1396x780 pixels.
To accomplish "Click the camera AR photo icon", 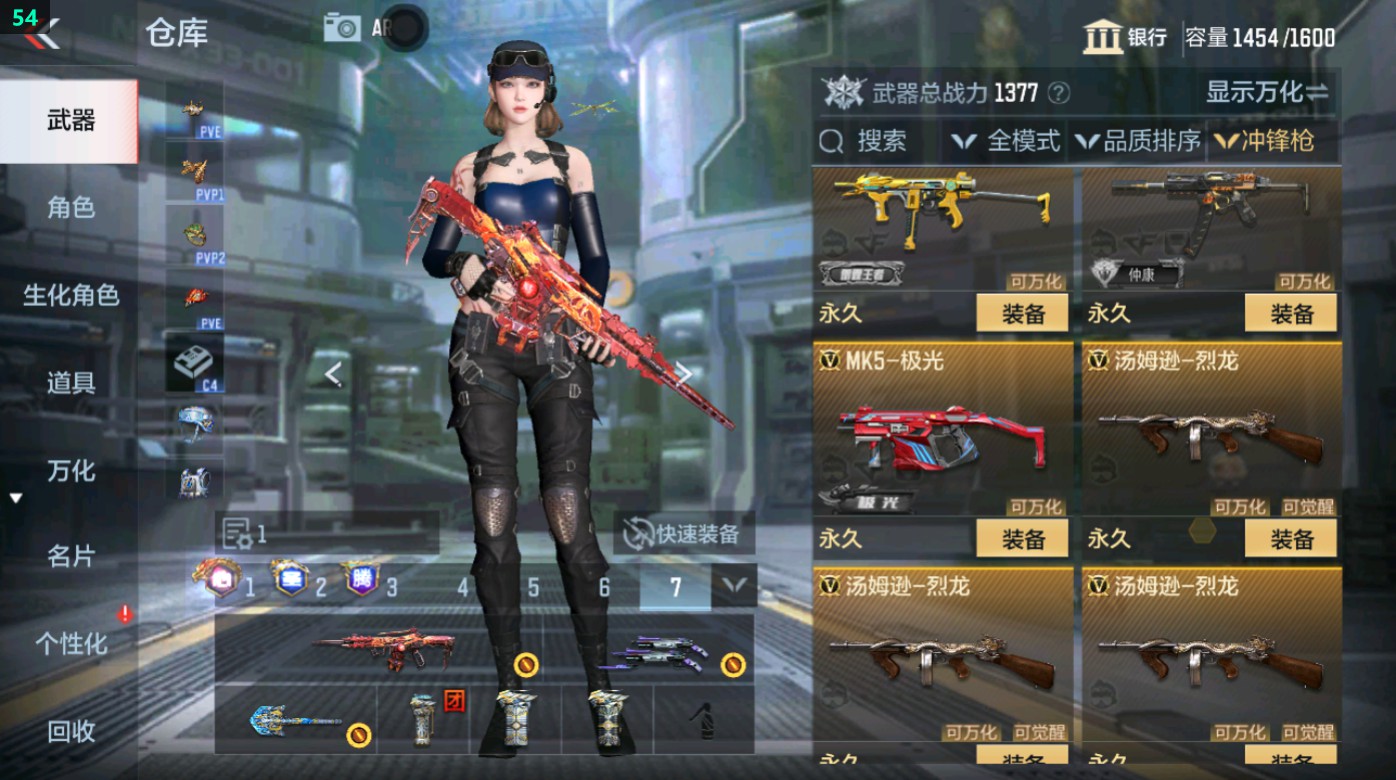I will pos(341,27).
